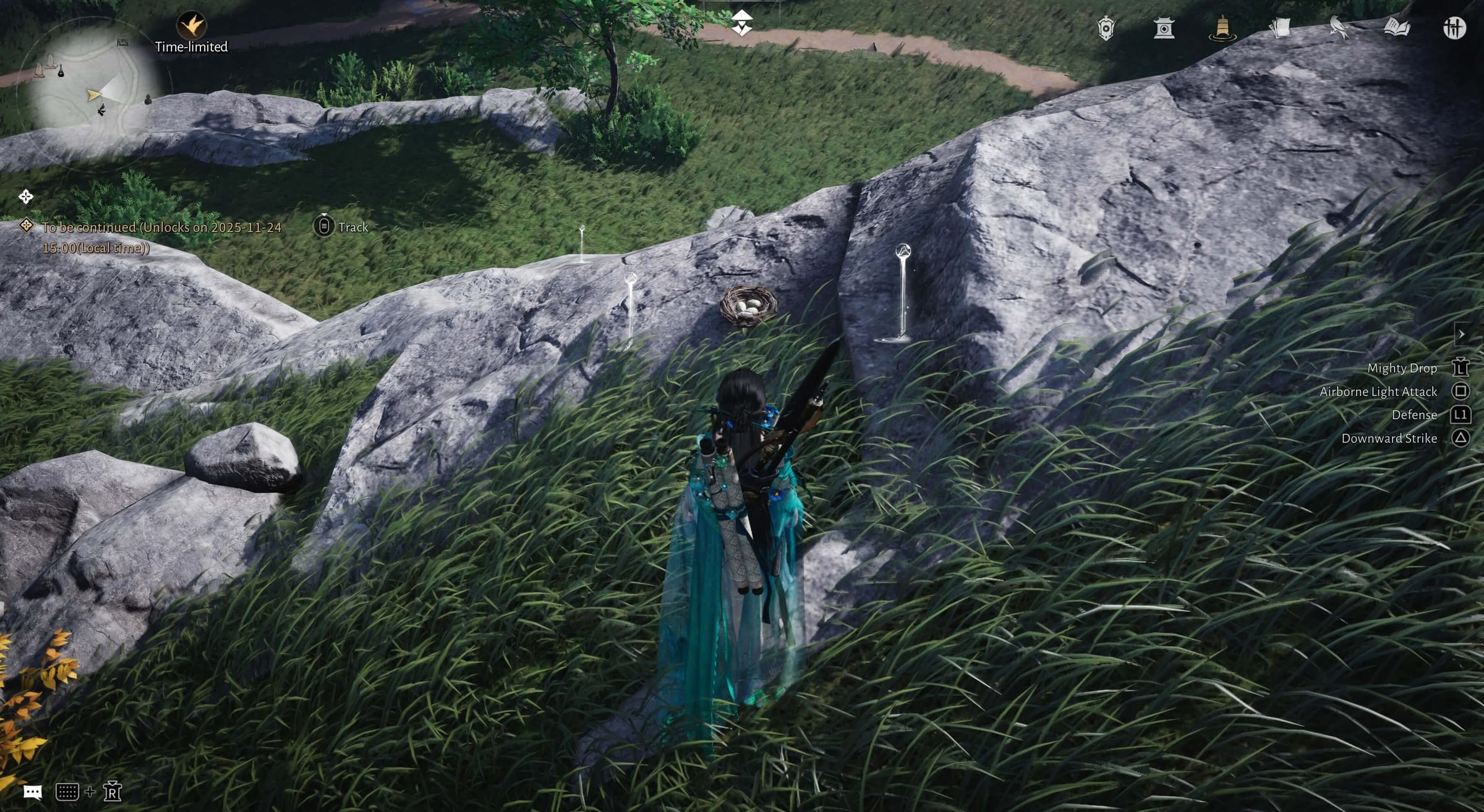Open the stacked cards icon
1484x812 pixels.
[1280, 28]
